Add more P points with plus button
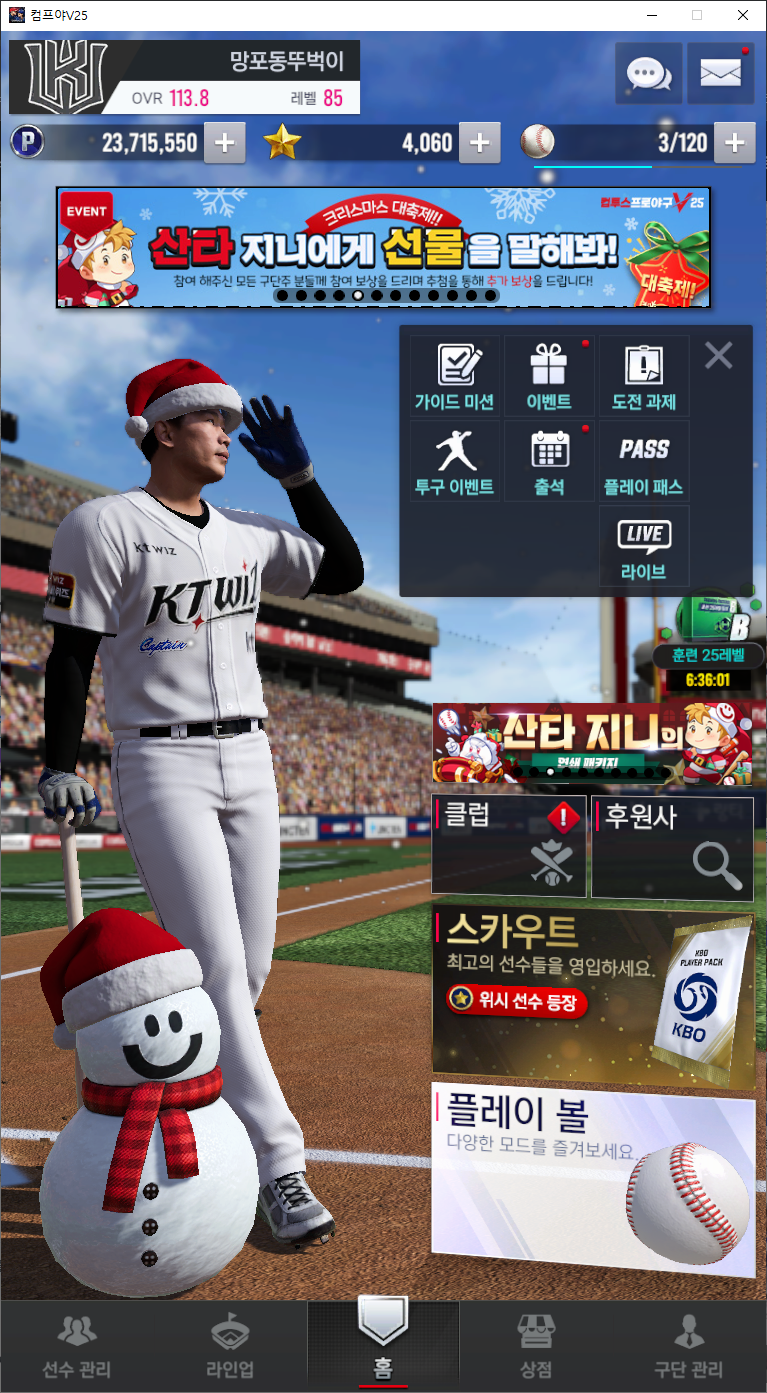Image resolution: width=767 pixels, height=1393 pixels. click(225, 144)
